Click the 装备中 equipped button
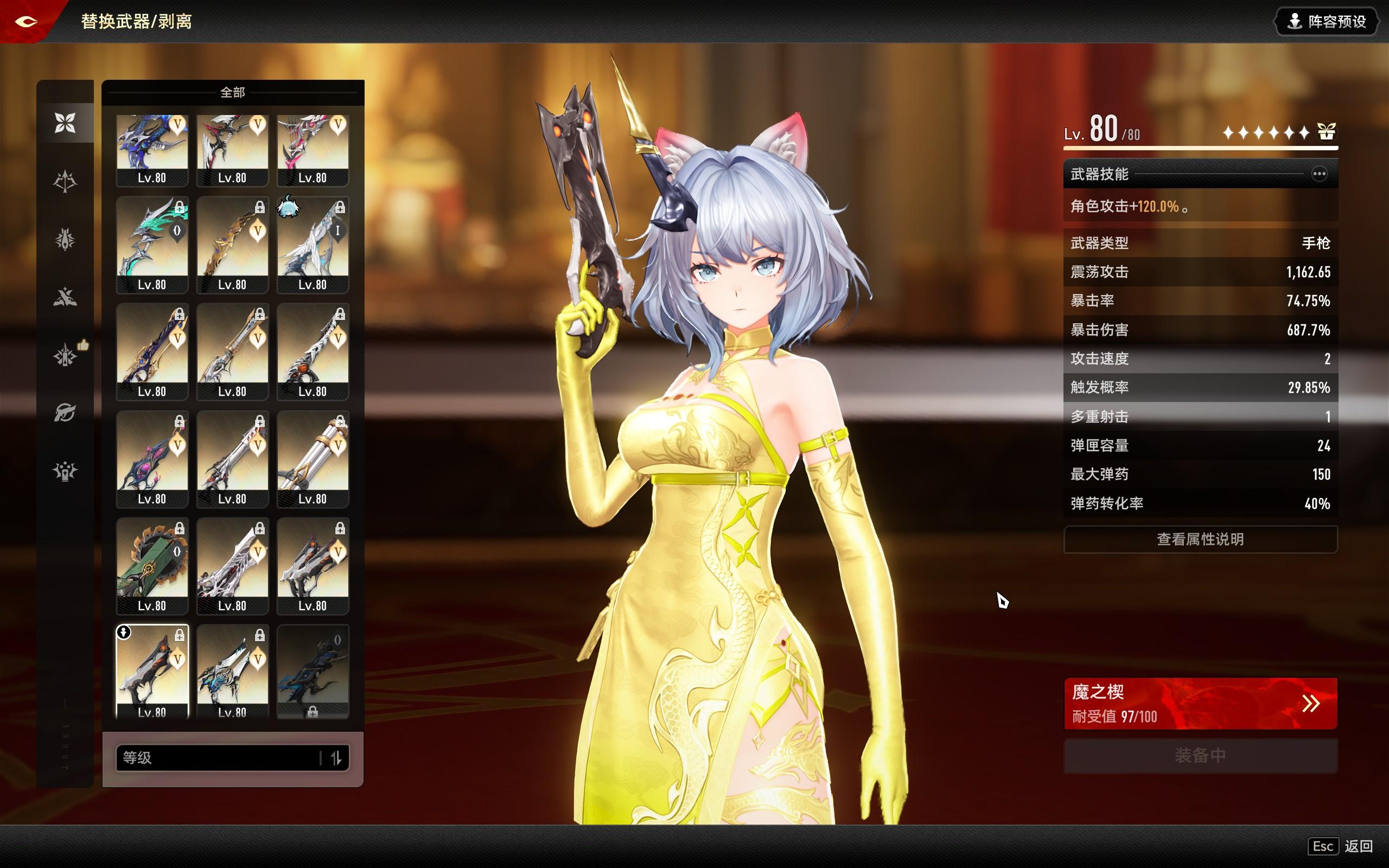This screenshot has height=868, width=1389. pyautogui.click(x=1200, y=756)
